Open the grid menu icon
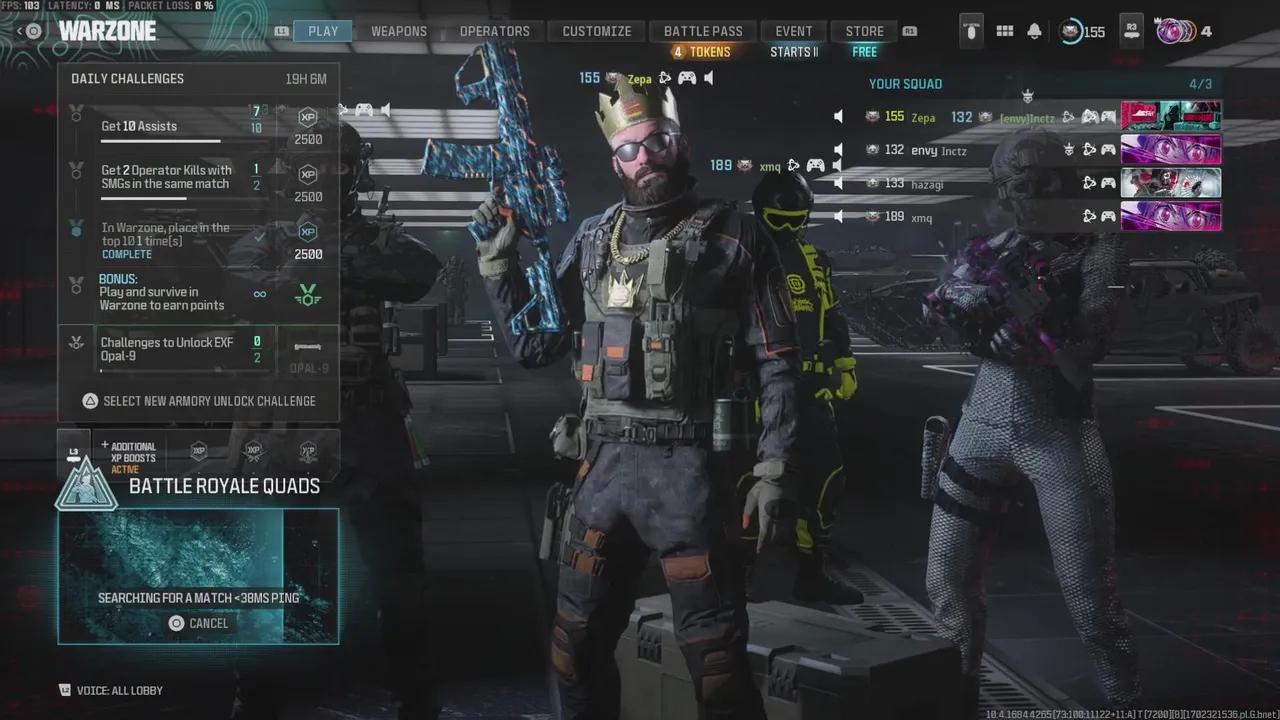The width and height of the screenshot is (1280, 720). point(1005,31)
